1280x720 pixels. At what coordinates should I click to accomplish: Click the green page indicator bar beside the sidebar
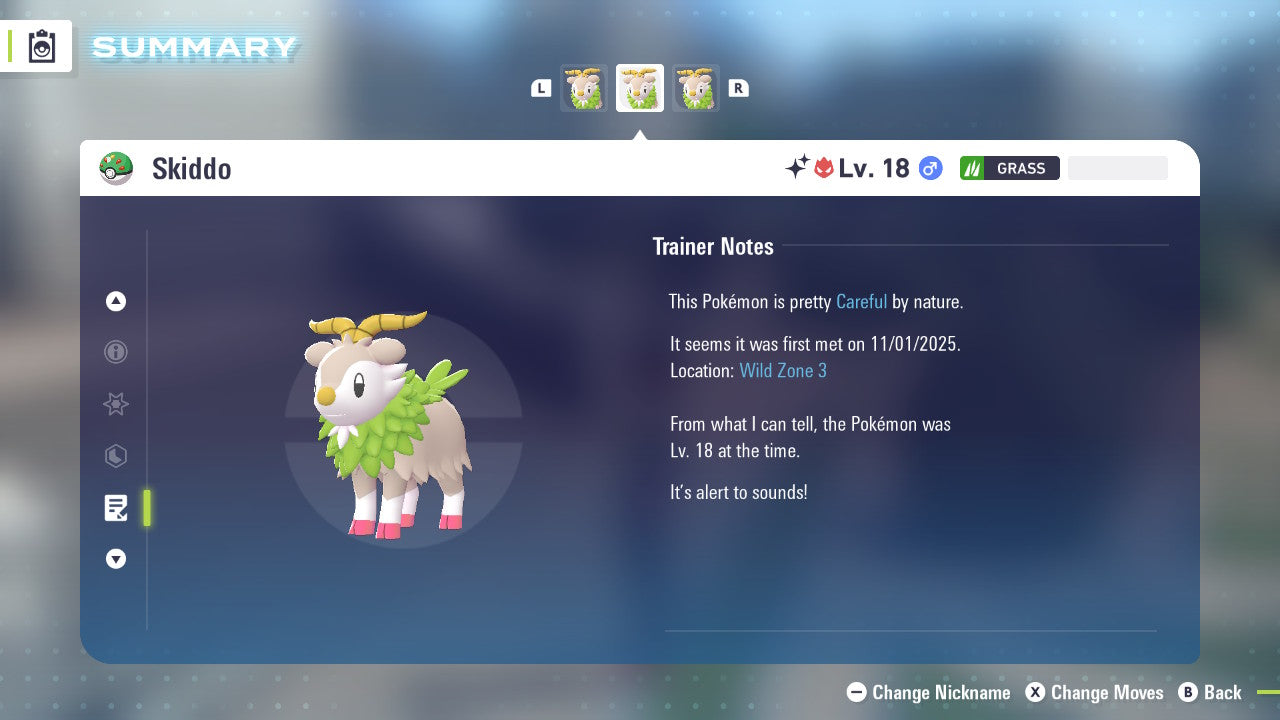pyautogui.click(x=146, y=507)
